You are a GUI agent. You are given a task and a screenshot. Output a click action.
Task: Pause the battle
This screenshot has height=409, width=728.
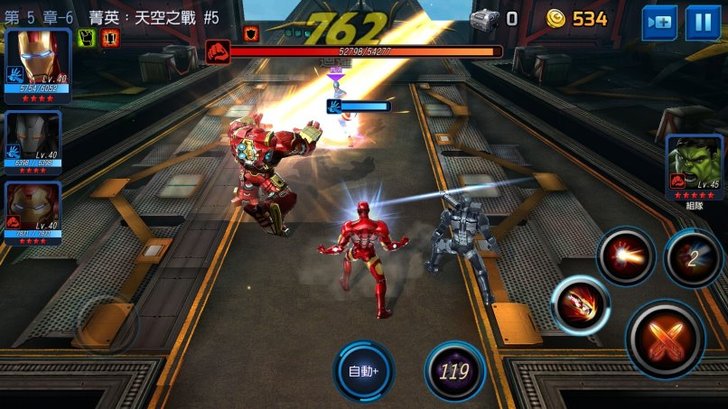click(x=702, y=22)
